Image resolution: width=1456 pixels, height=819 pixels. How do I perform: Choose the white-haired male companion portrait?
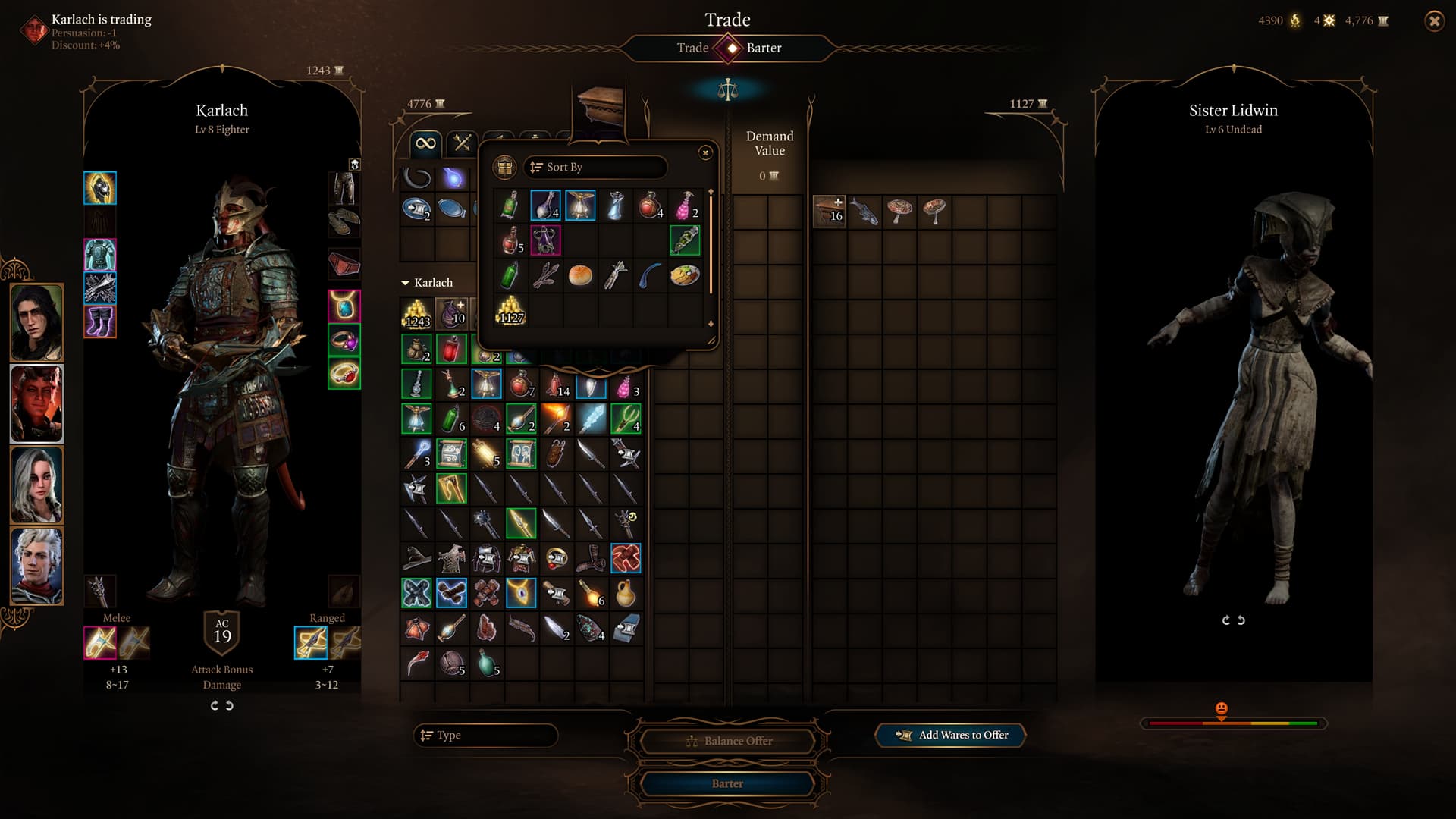pyautogui.click(x=36, y=566)
